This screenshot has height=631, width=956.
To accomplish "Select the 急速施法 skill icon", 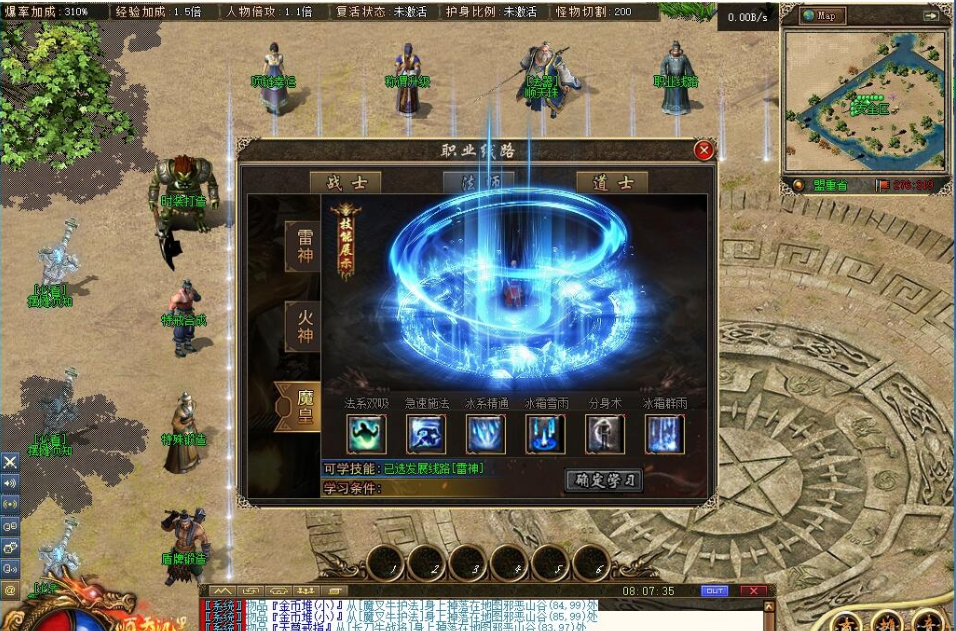I will pyautogui.click(x=426, y=434).
